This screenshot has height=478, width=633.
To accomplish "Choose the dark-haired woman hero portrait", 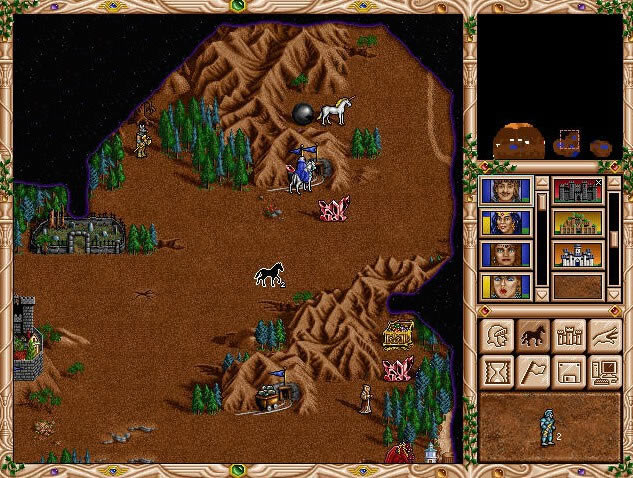I will (x=506, y=255).
